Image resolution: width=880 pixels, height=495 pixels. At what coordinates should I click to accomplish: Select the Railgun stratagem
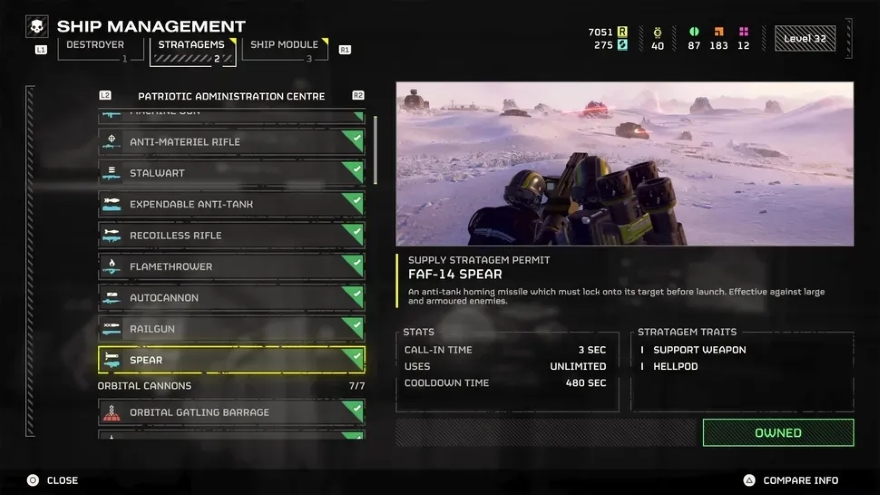pyautogui.click(x=231, y=329)
